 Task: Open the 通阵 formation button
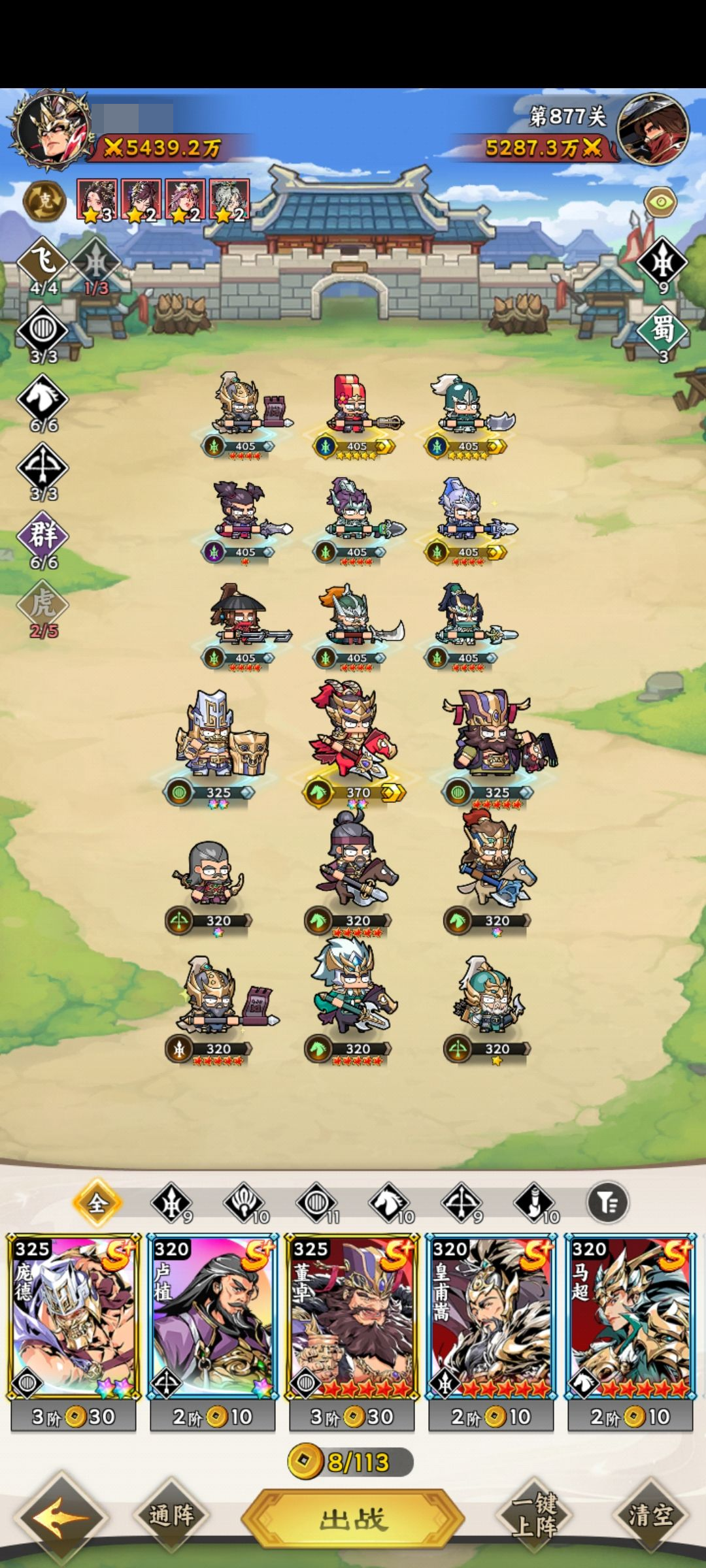pos(171,1514)
